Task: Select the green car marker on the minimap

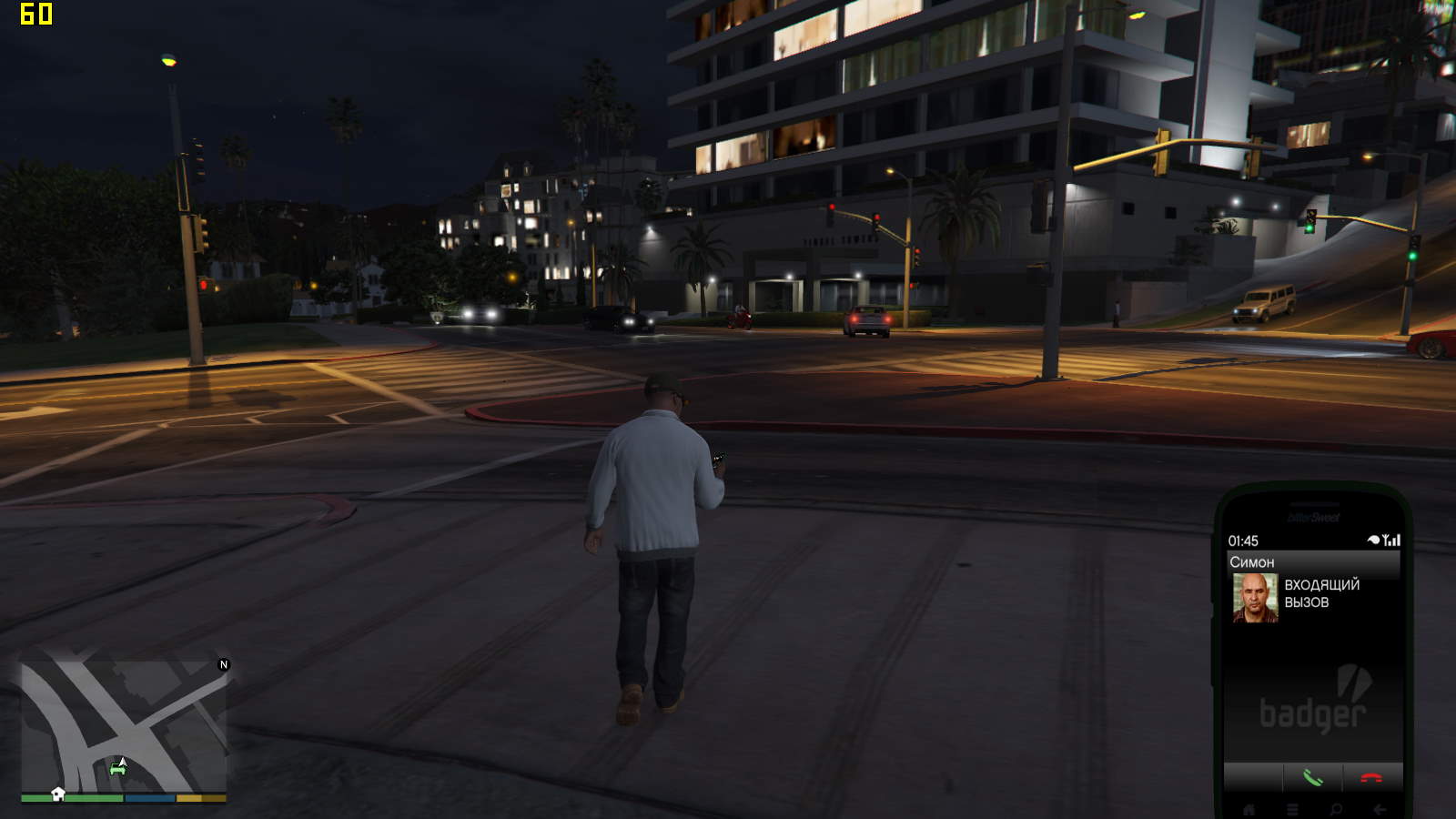Action: tap(117, 769)
